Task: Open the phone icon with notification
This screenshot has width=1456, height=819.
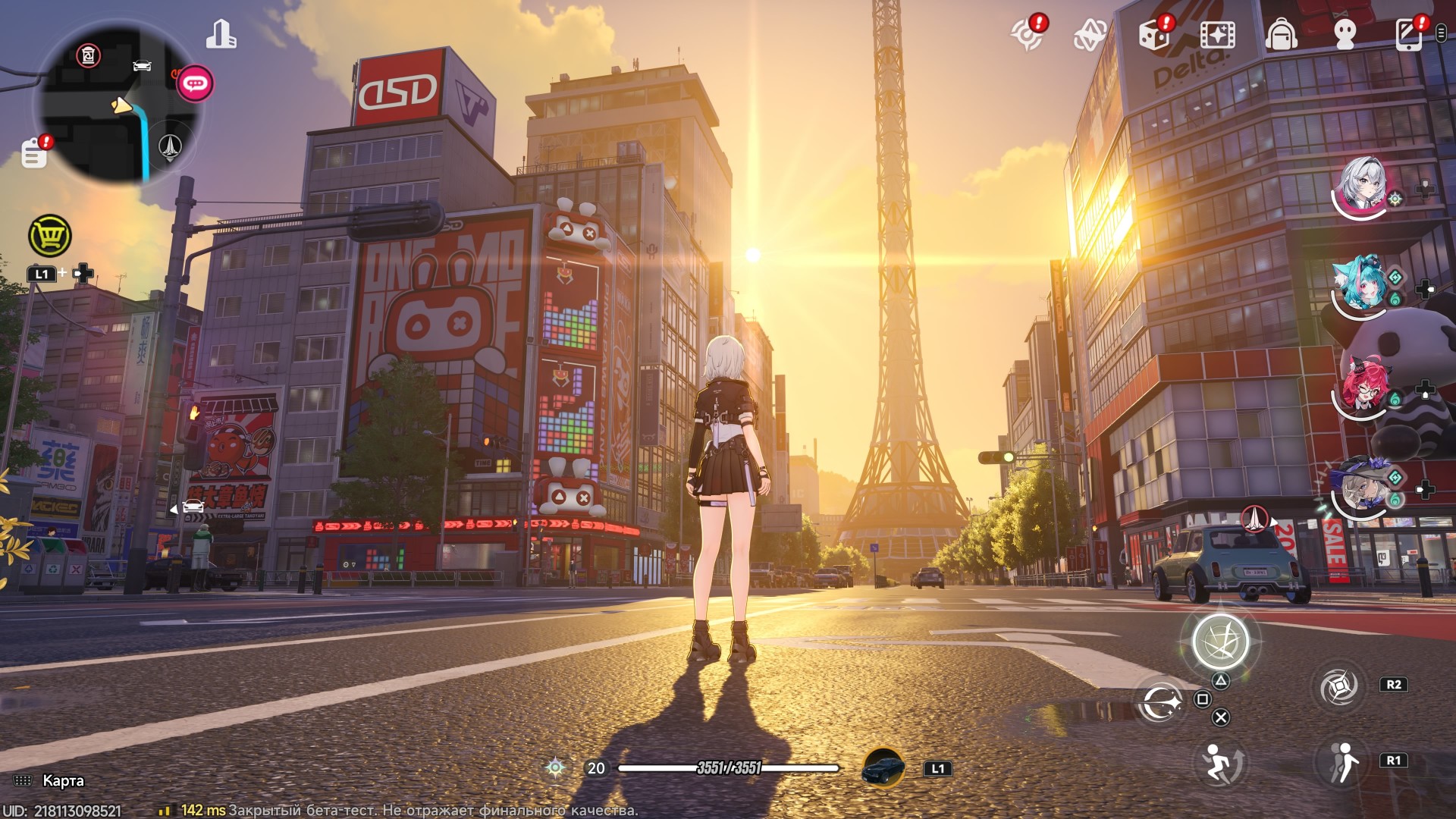Action: tap(1409, 35)
